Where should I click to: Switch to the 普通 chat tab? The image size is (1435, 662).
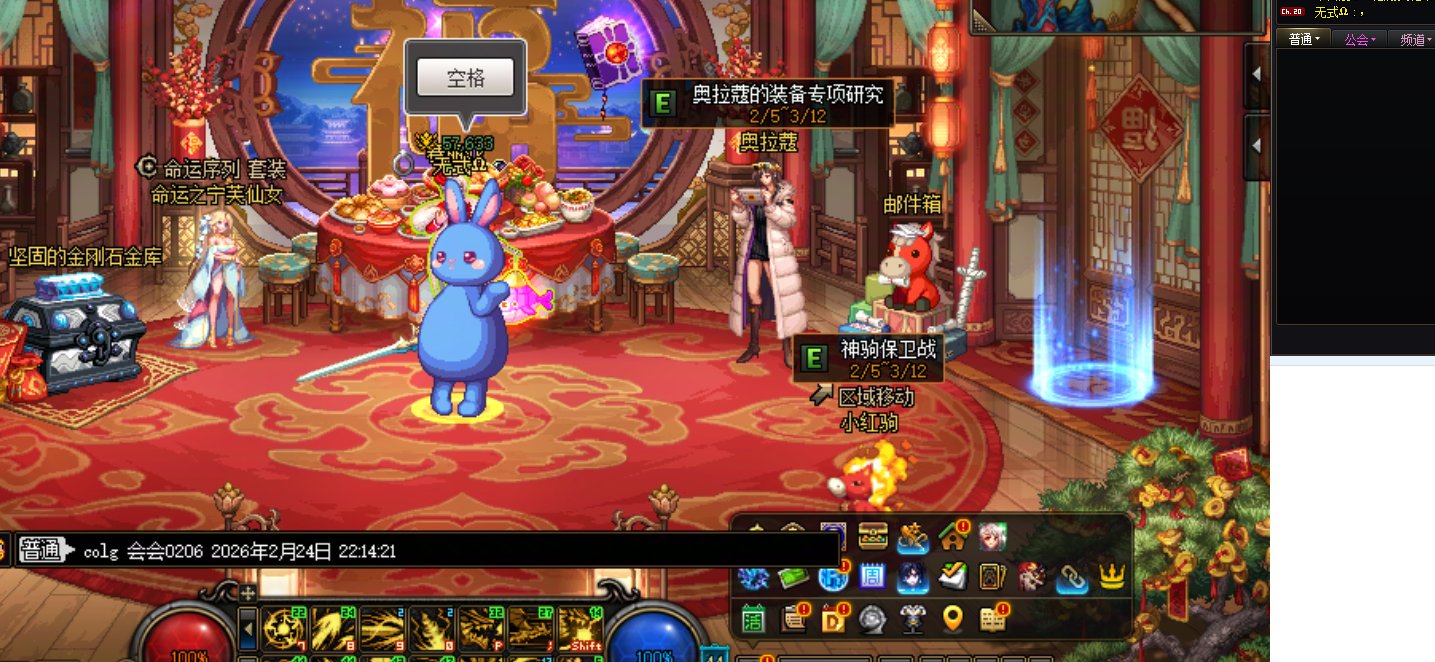(x=1304, y=39)
